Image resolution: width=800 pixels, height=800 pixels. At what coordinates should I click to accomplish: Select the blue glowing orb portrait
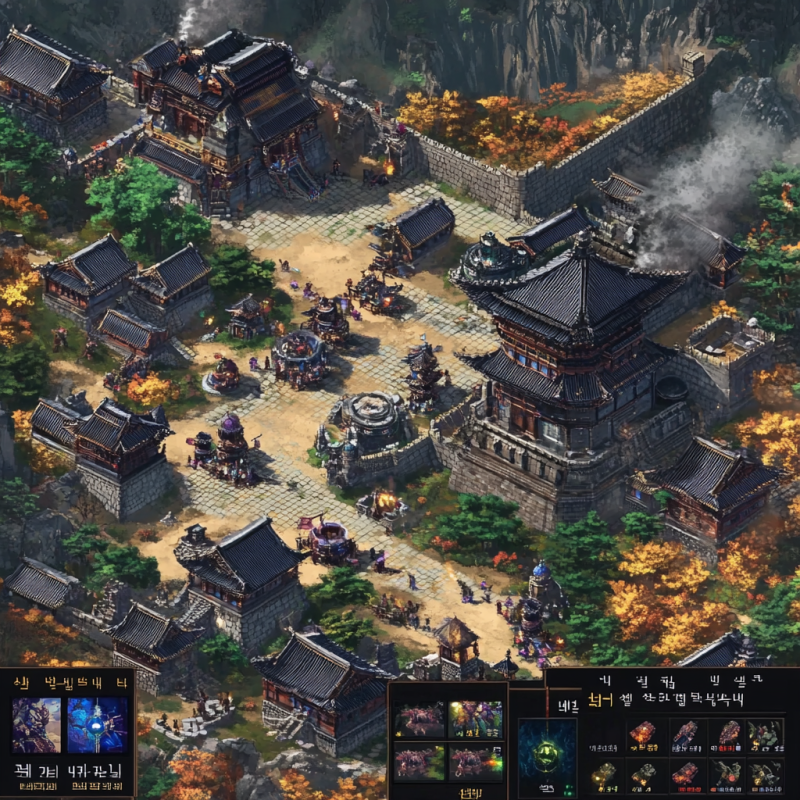(x=97, y=725)
